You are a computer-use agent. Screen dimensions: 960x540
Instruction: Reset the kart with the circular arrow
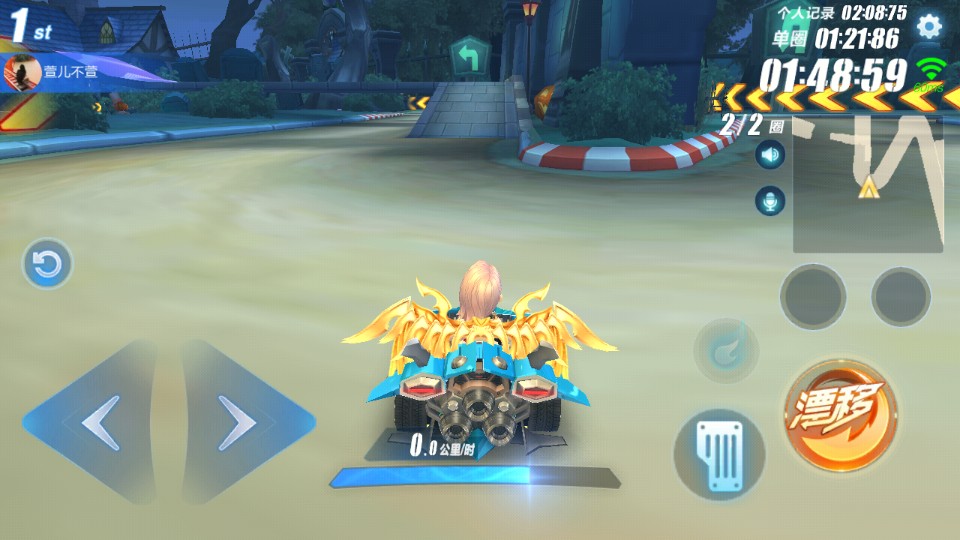47,264
